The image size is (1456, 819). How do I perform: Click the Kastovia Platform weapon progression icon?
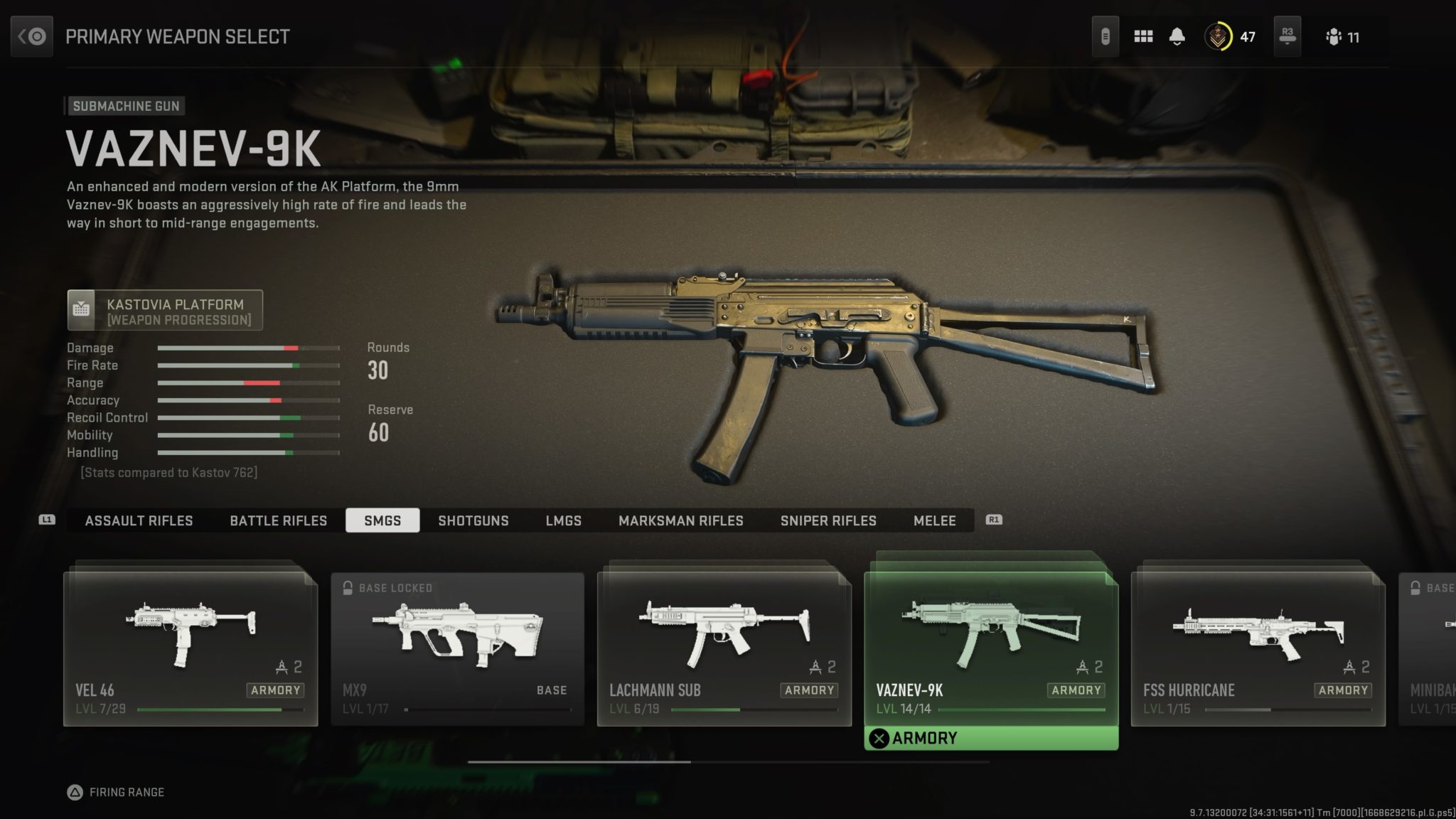point(82,309)
